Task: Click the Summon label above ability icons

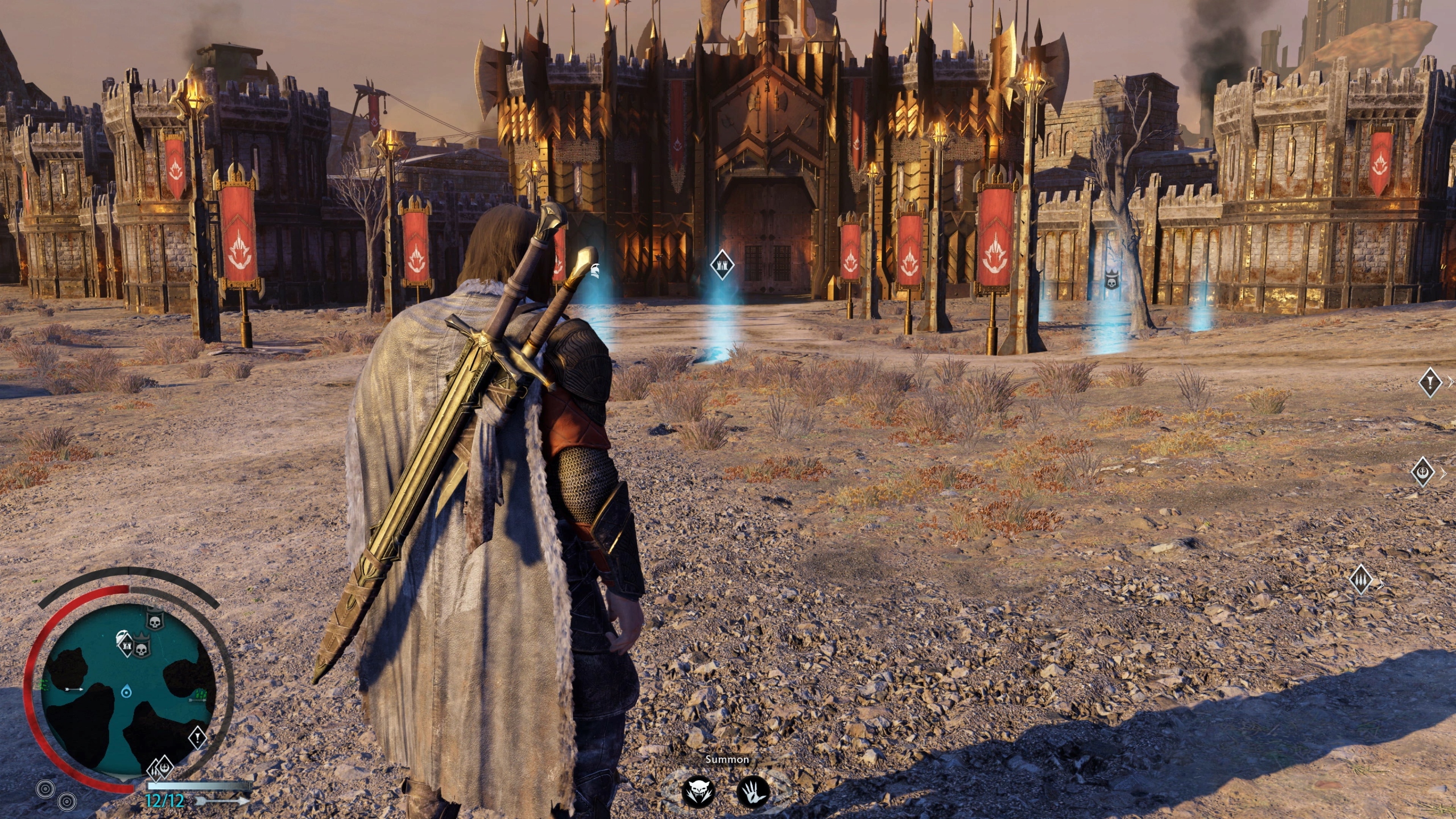Action: [726, 758]
